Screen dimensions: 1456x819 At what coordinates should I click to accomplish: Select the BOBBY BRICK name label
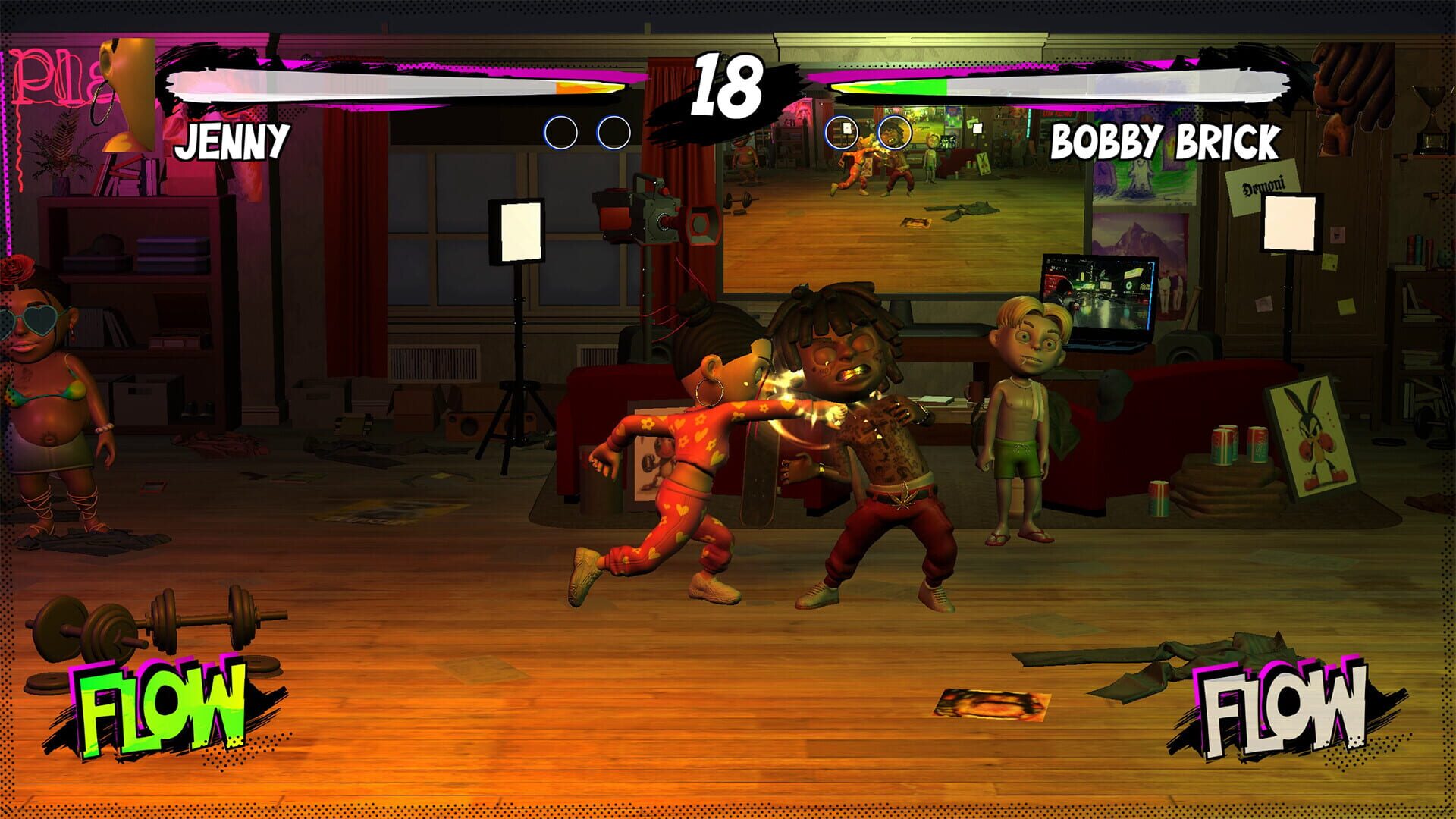click(1166, 140)
